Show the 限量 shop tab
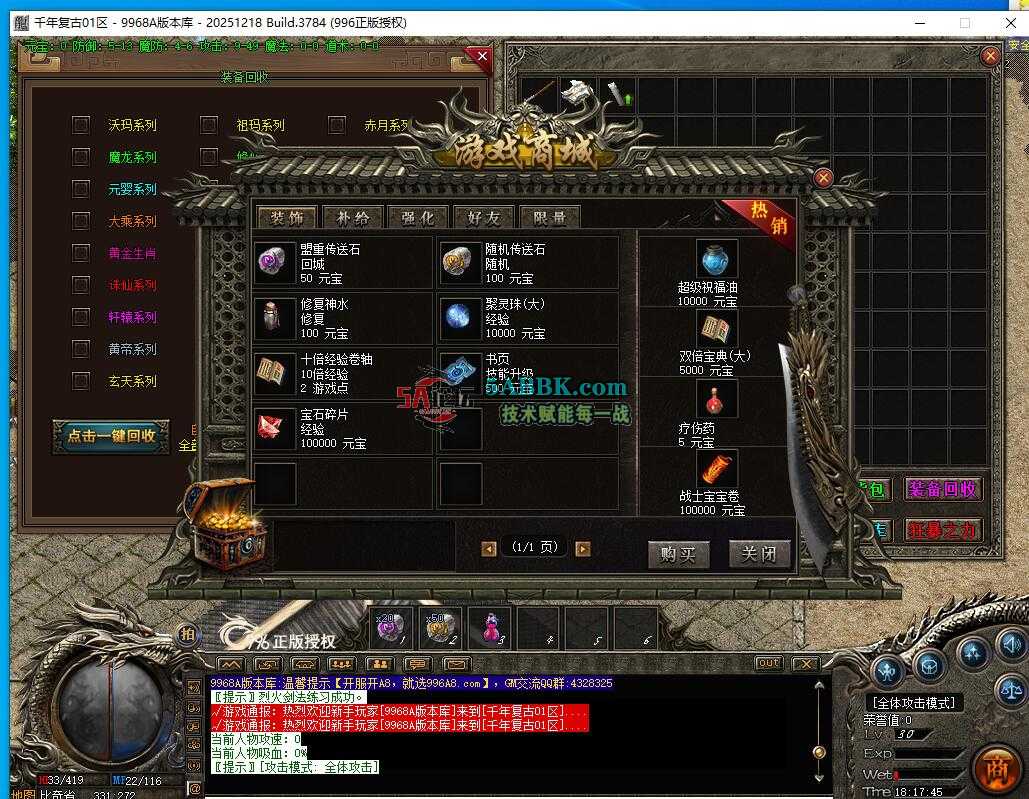Viewport: 1029px width, 799px height. pyautogui.click(x=549, y=218)
